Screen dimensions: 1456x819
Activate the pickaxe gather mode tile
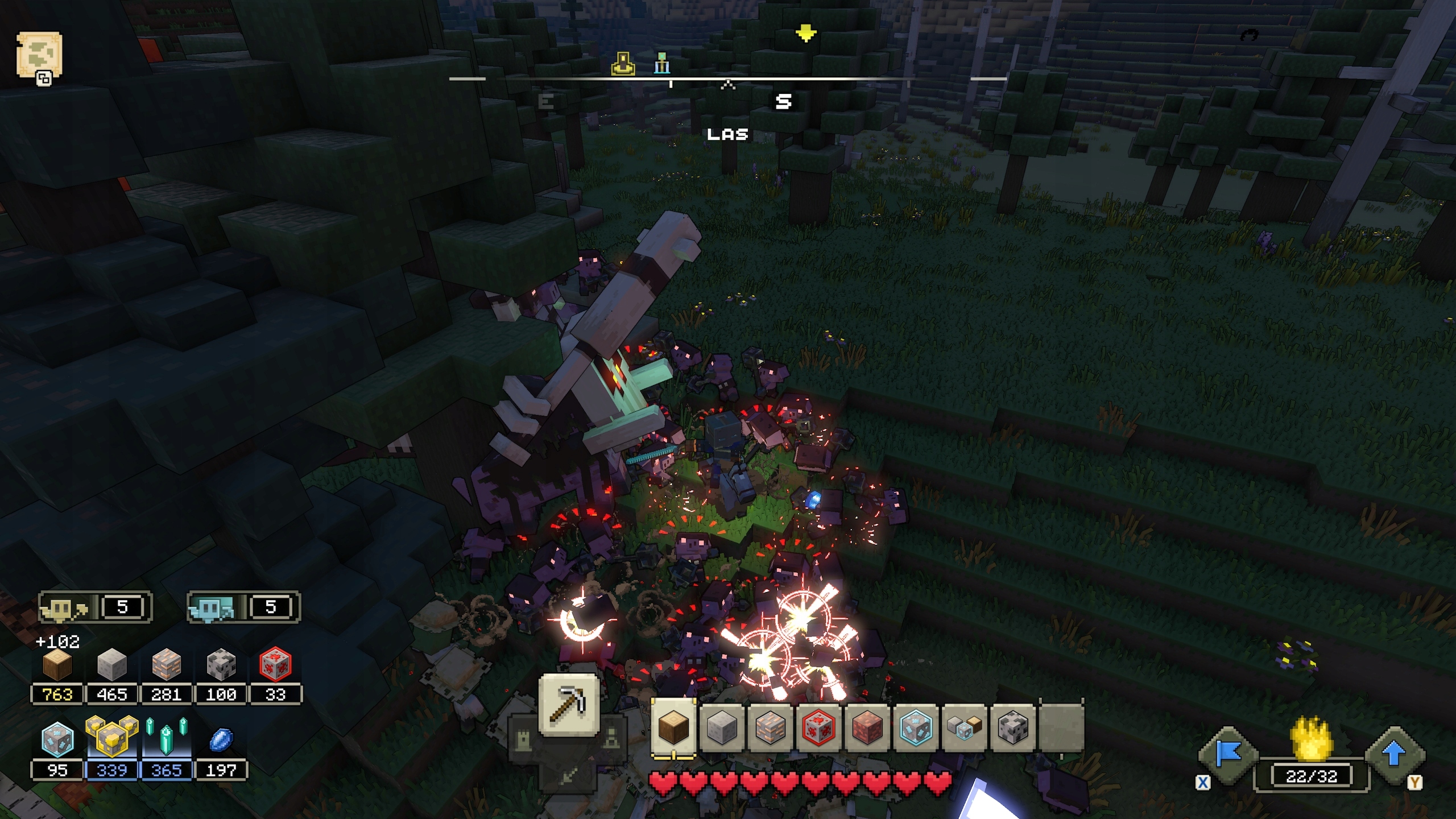point(568,705)
